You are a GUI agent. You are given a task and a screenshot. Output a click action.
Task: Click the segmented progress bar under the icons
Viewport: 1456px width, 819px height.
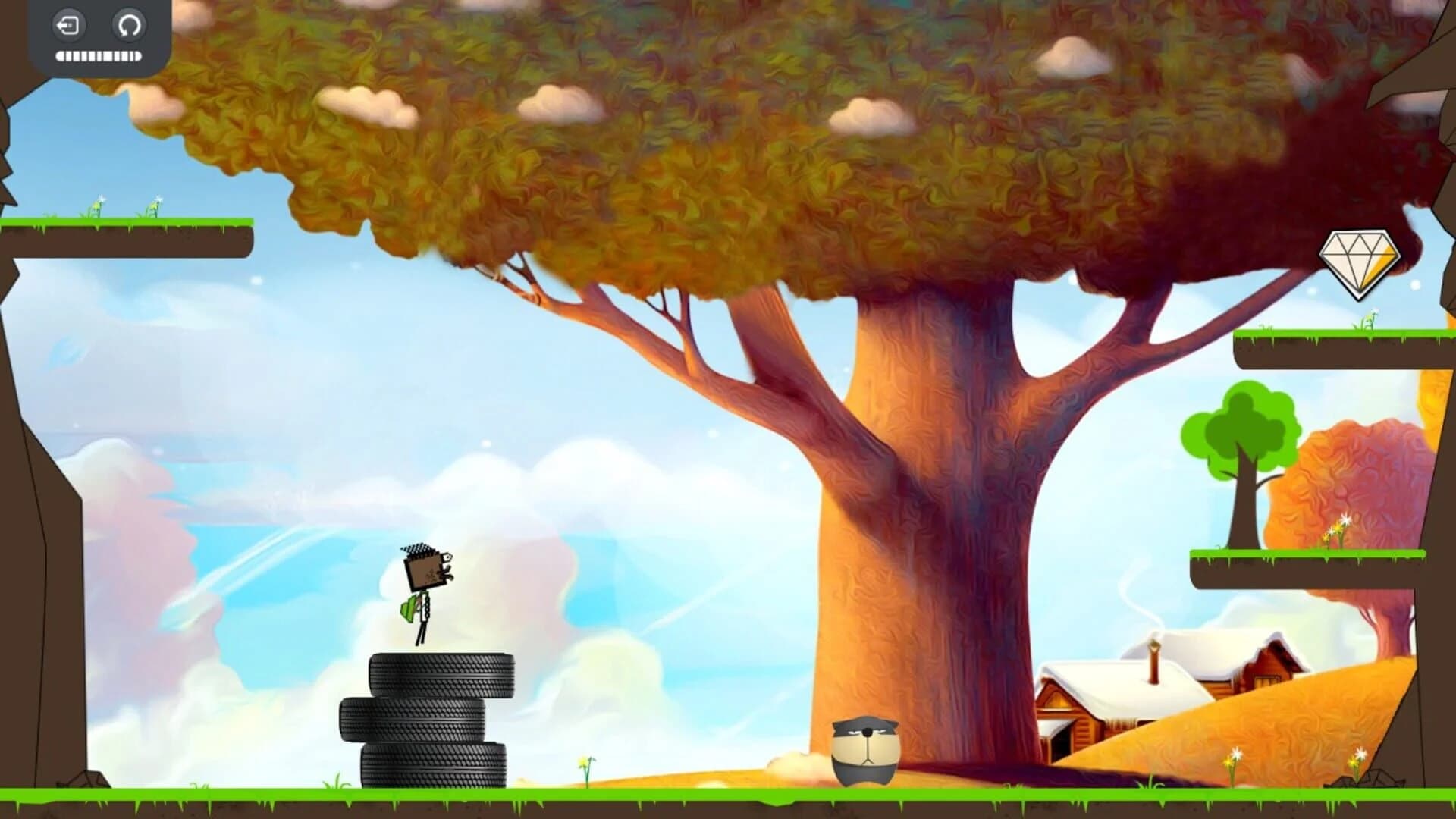pos(97,55)
